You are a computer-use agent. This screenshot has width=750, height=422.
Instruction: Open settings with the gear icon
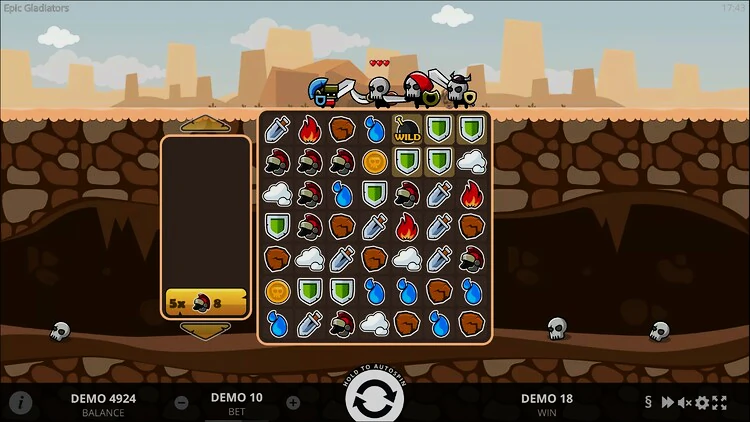tap(702, 403)
